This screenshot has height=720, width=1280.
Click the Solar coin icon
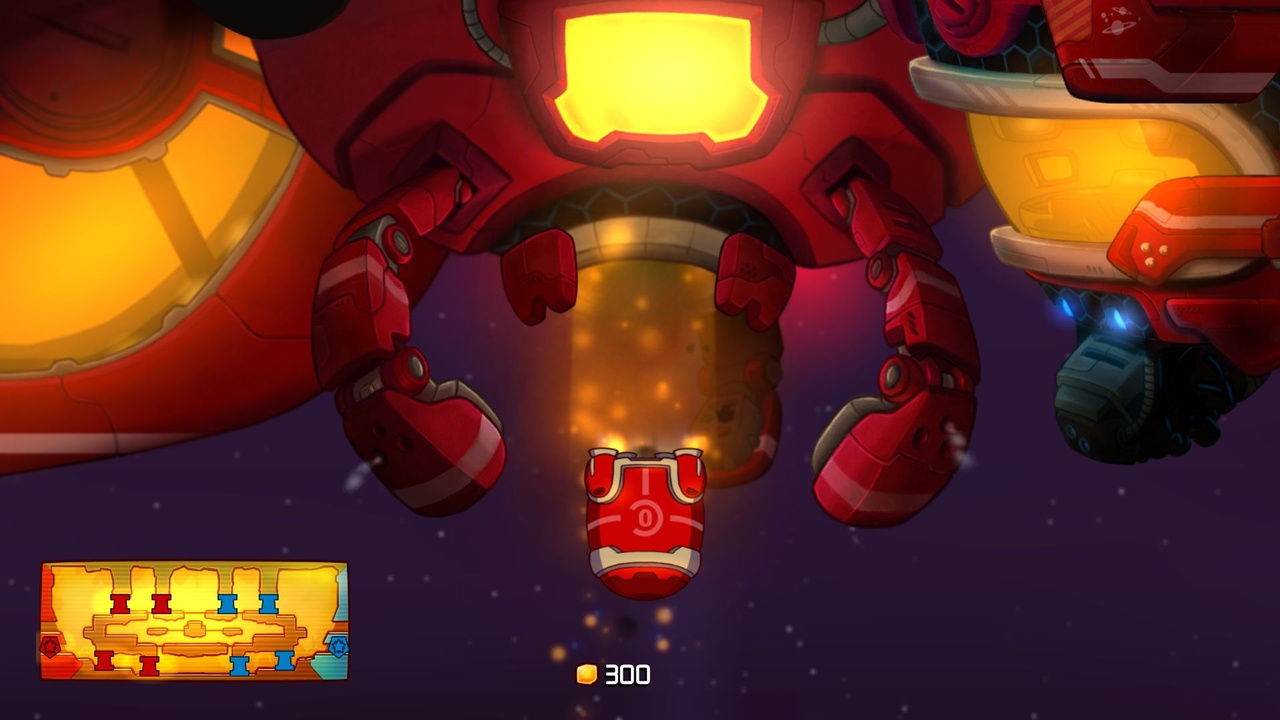[x=588, y=675]
